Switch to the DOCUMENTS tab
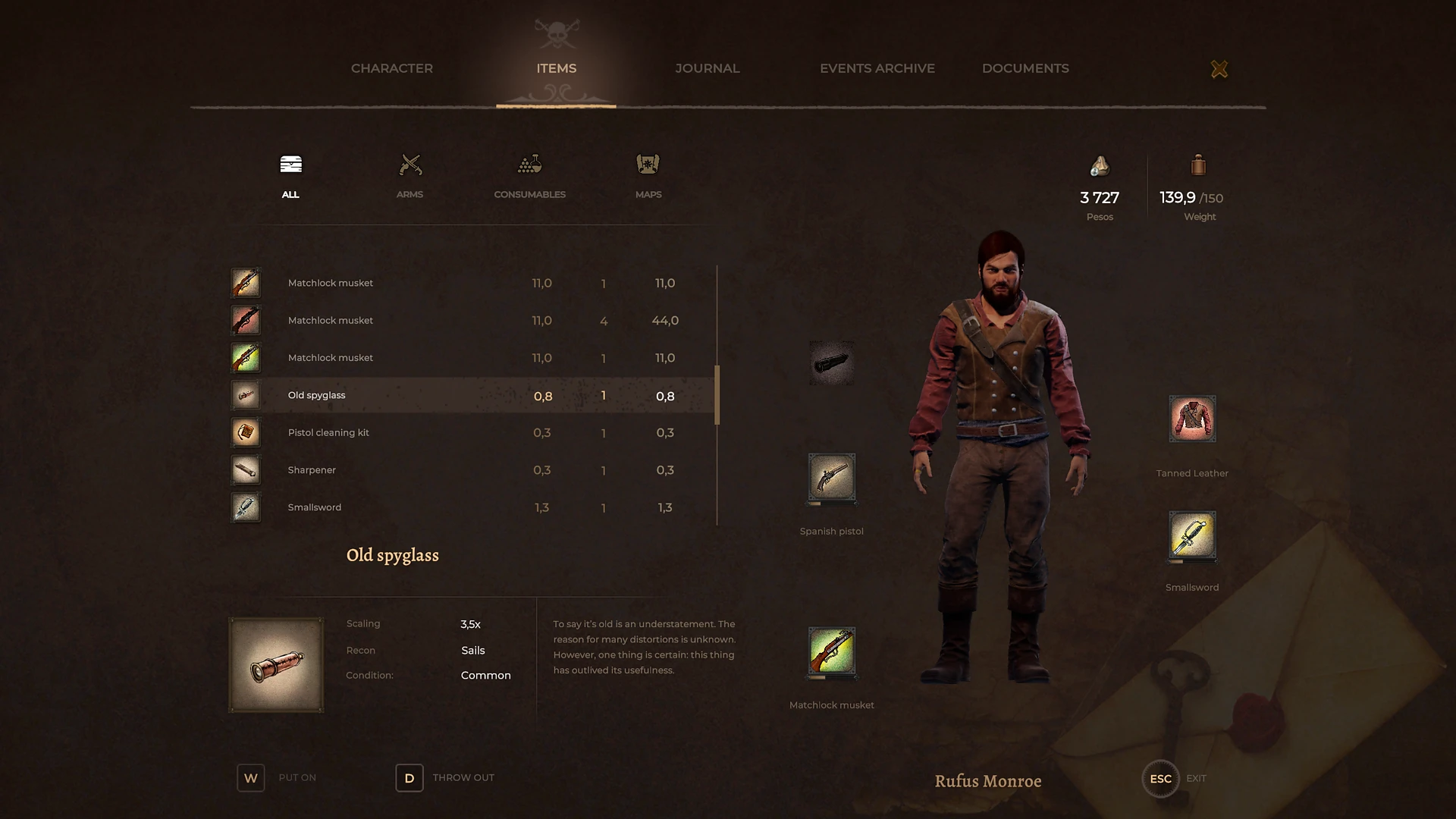 pyautogui.click(x=1025, y=68)
